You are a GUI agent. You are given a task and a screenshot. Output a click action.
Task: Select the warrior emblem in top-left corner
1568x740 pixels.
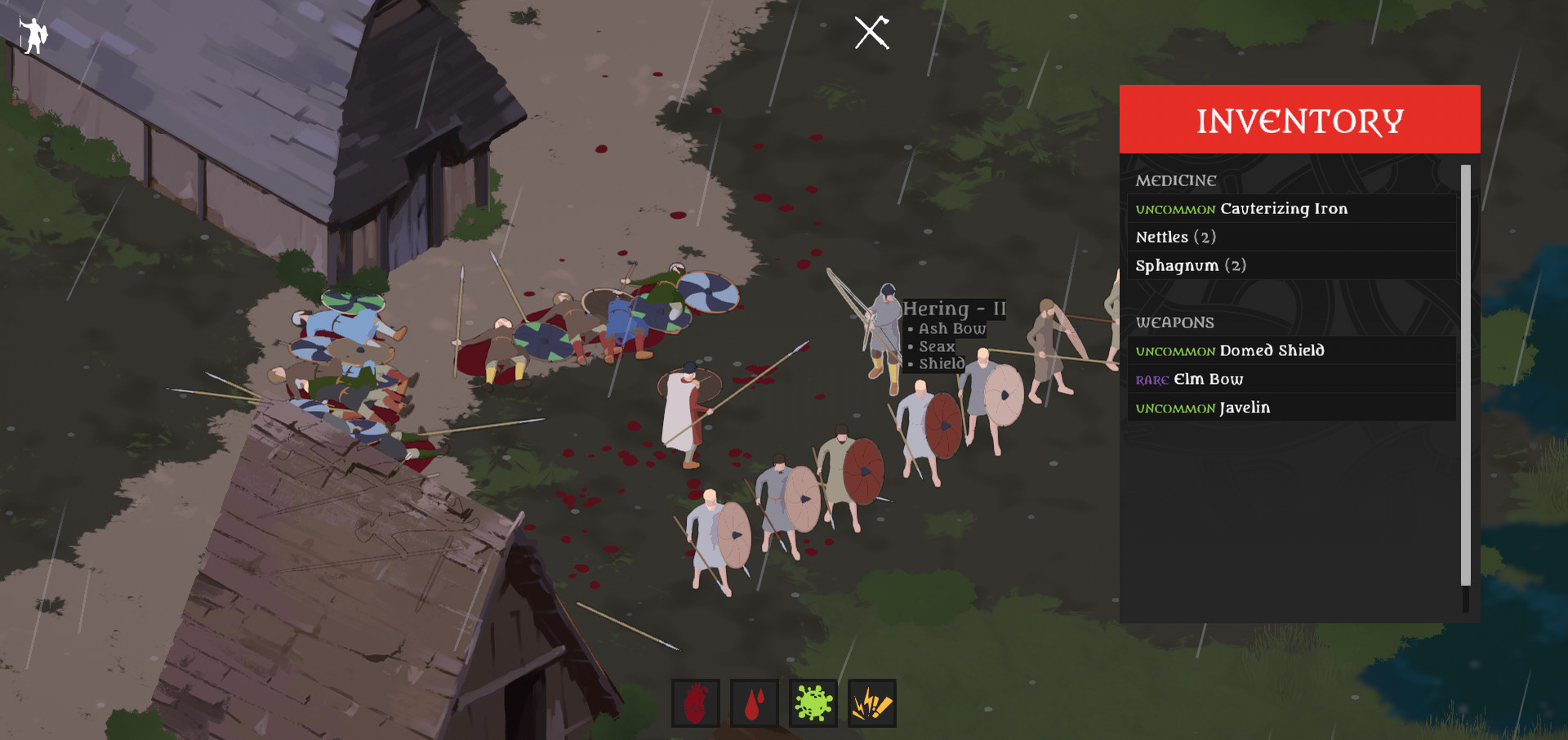coord(33,36)
